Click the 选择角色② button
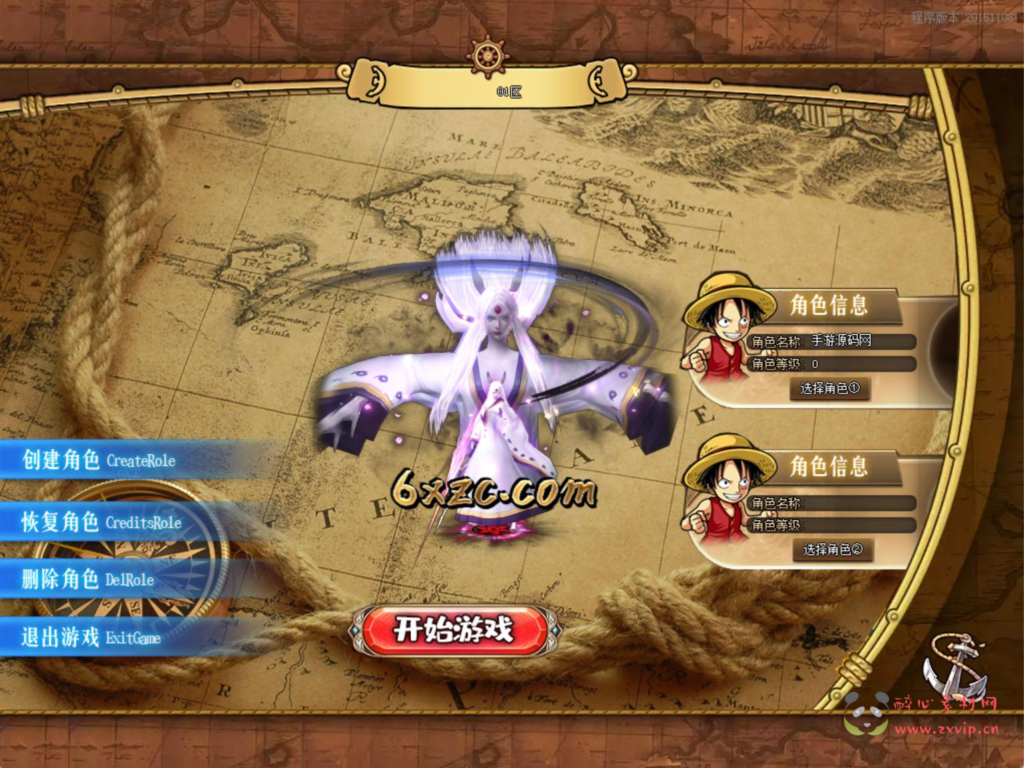The height and width of the screenshot is (768, 1024). tap(832, 549)
